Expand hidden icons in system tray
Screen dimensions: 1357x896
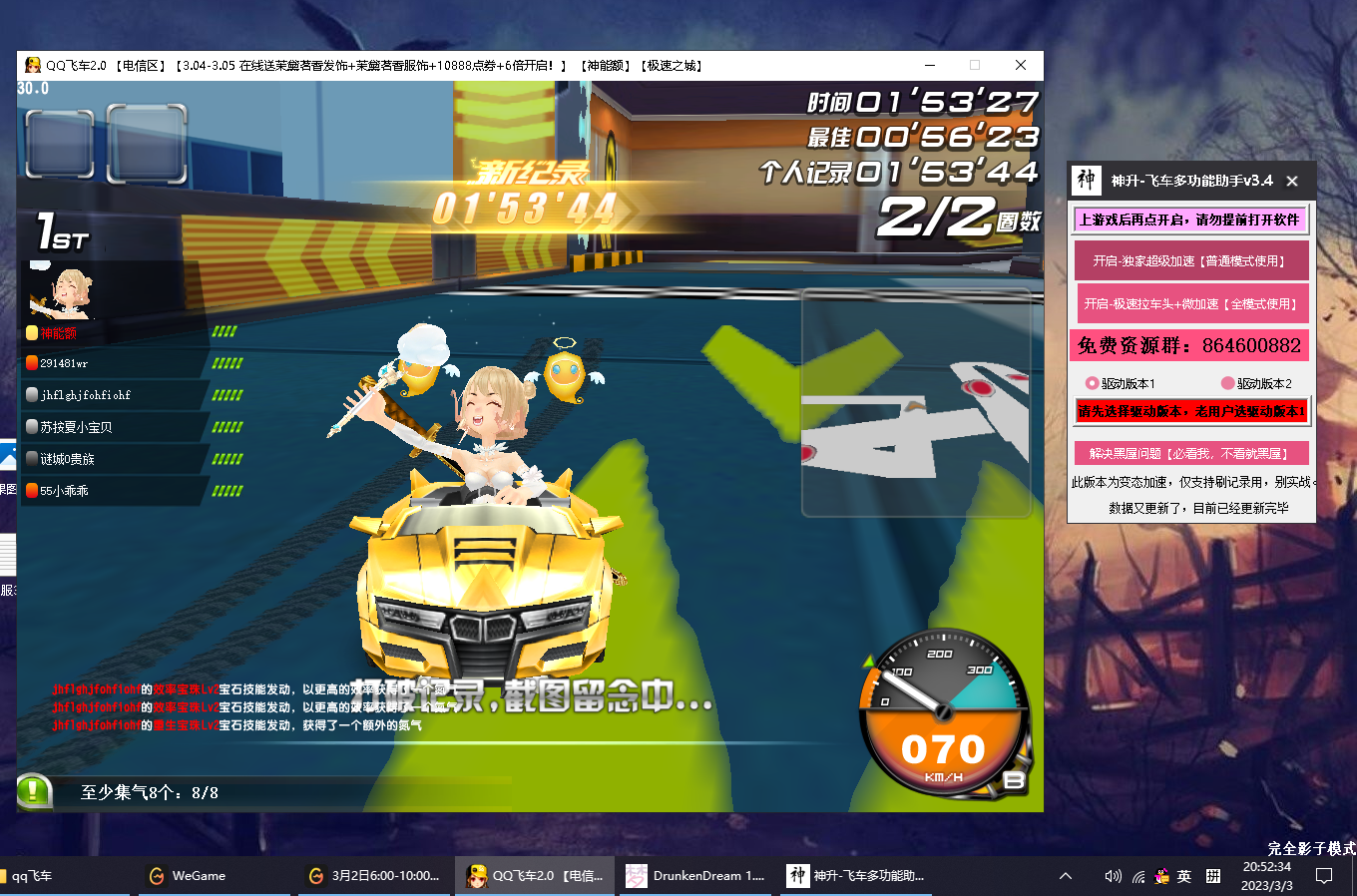1067,875
